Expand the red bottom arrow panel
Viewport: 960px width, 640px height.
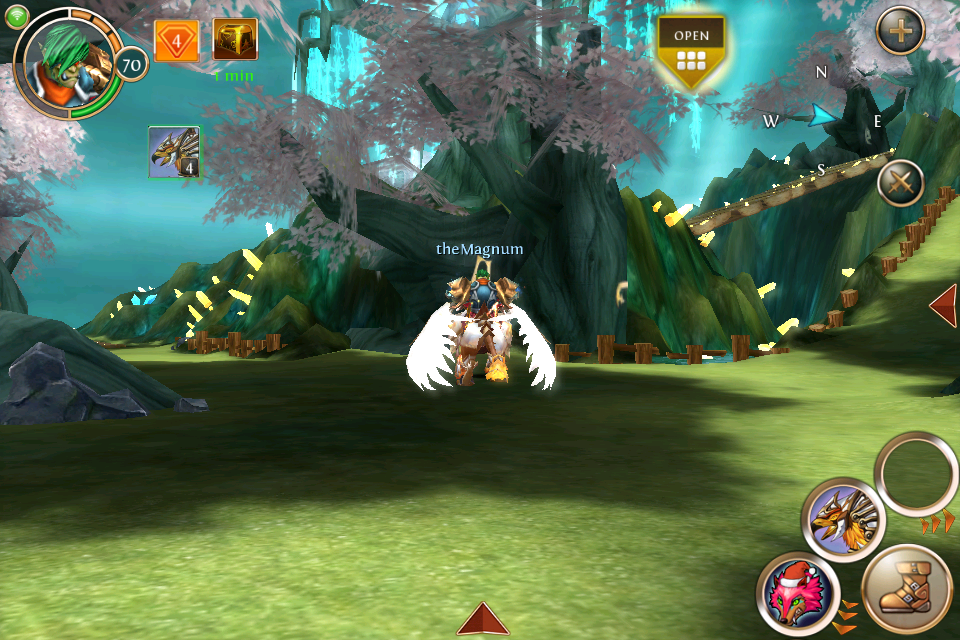click(483, 619)
